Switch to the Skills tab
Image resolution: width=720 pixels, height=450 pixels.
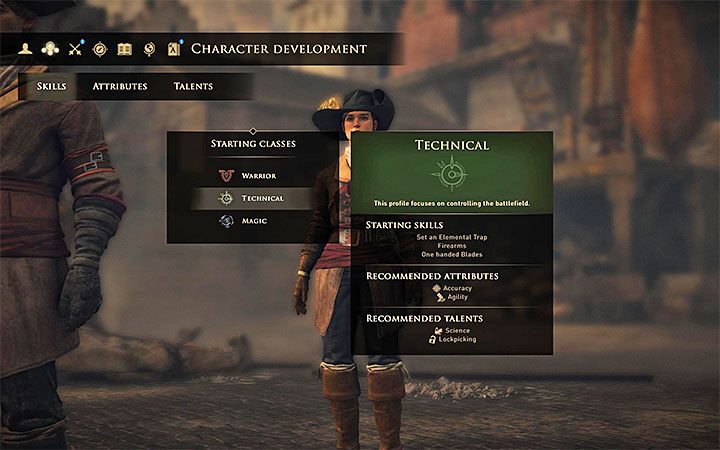pos(51,87)
